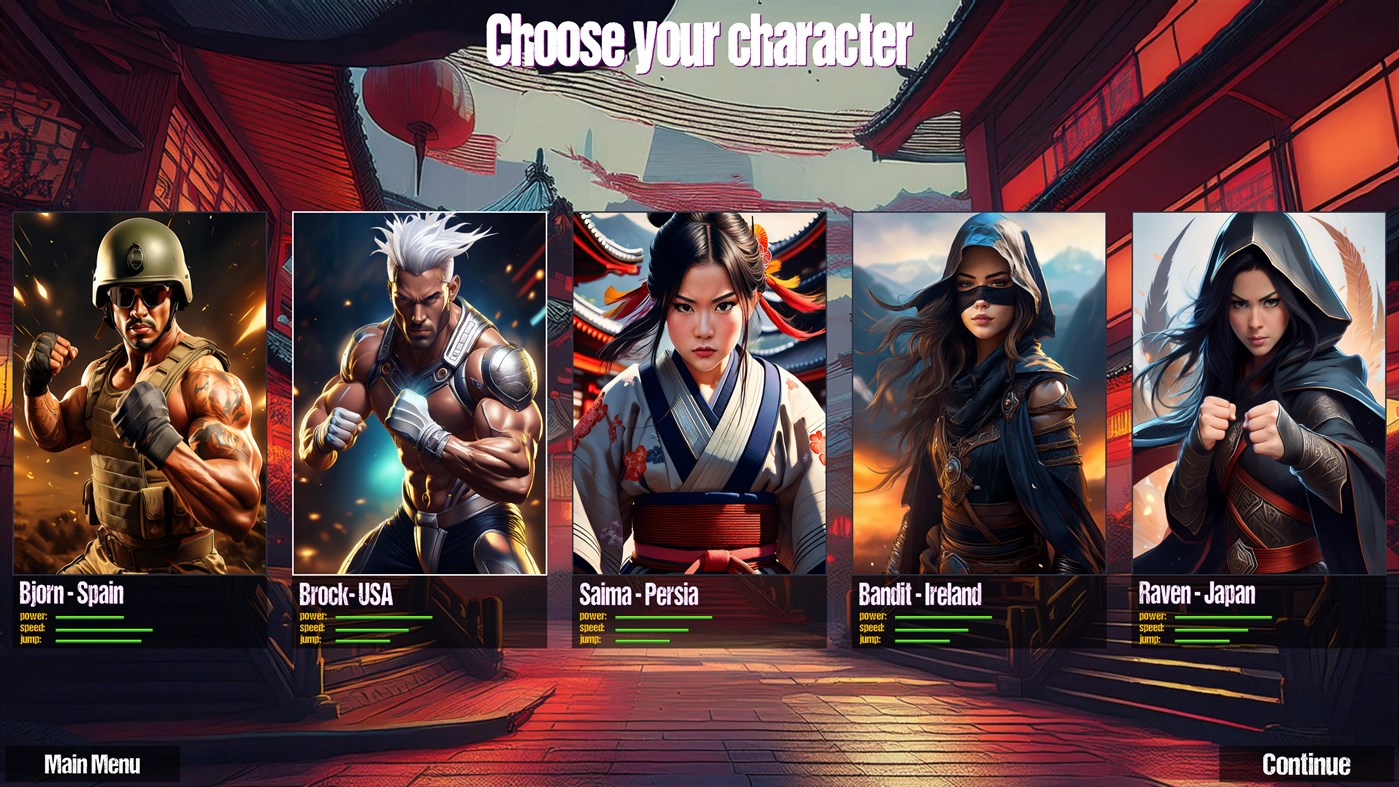Viewport: 1399px width, 787px height.
Task: Select Bjorn's character portrait
Action: pyautogui.click(x=140, y=390)
